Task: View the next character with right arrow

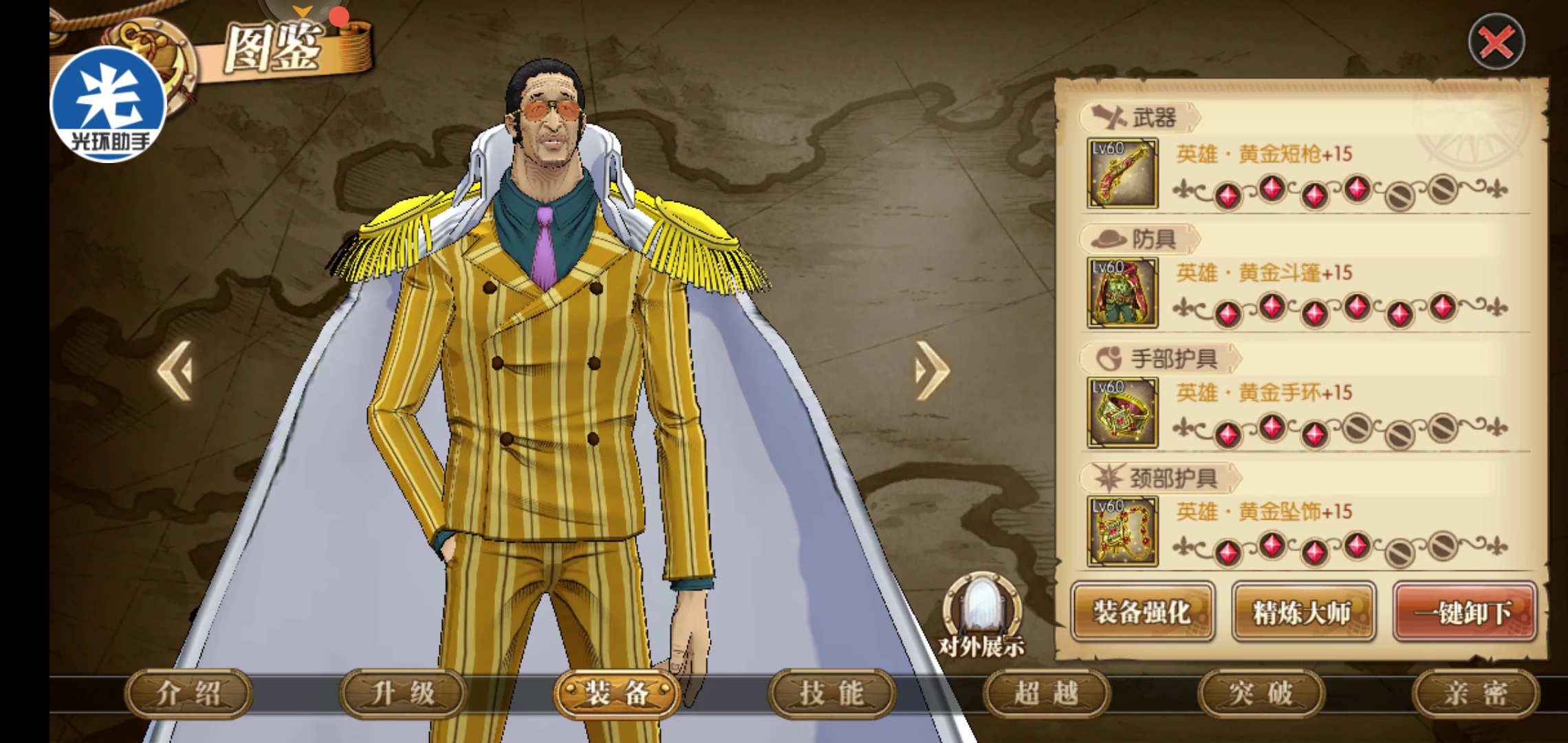Action: click(931, 371)
